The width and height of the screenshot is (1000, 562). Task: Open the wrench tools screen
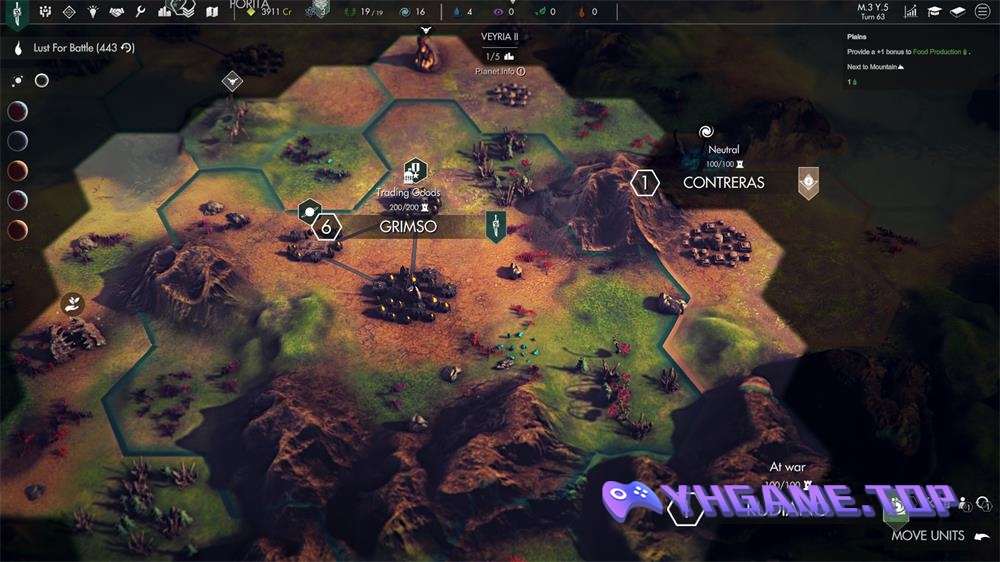140,12
